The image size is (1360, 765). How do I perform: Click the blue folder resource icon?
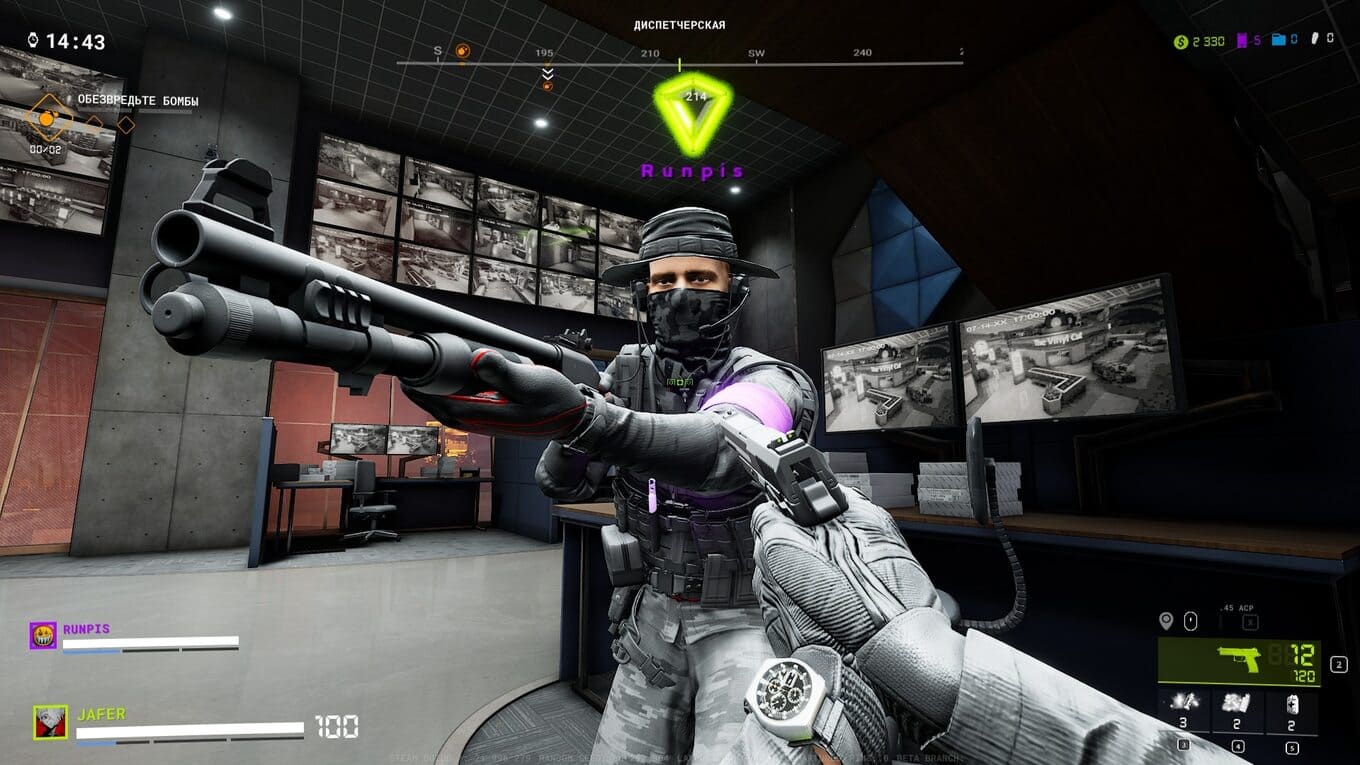1279,40
